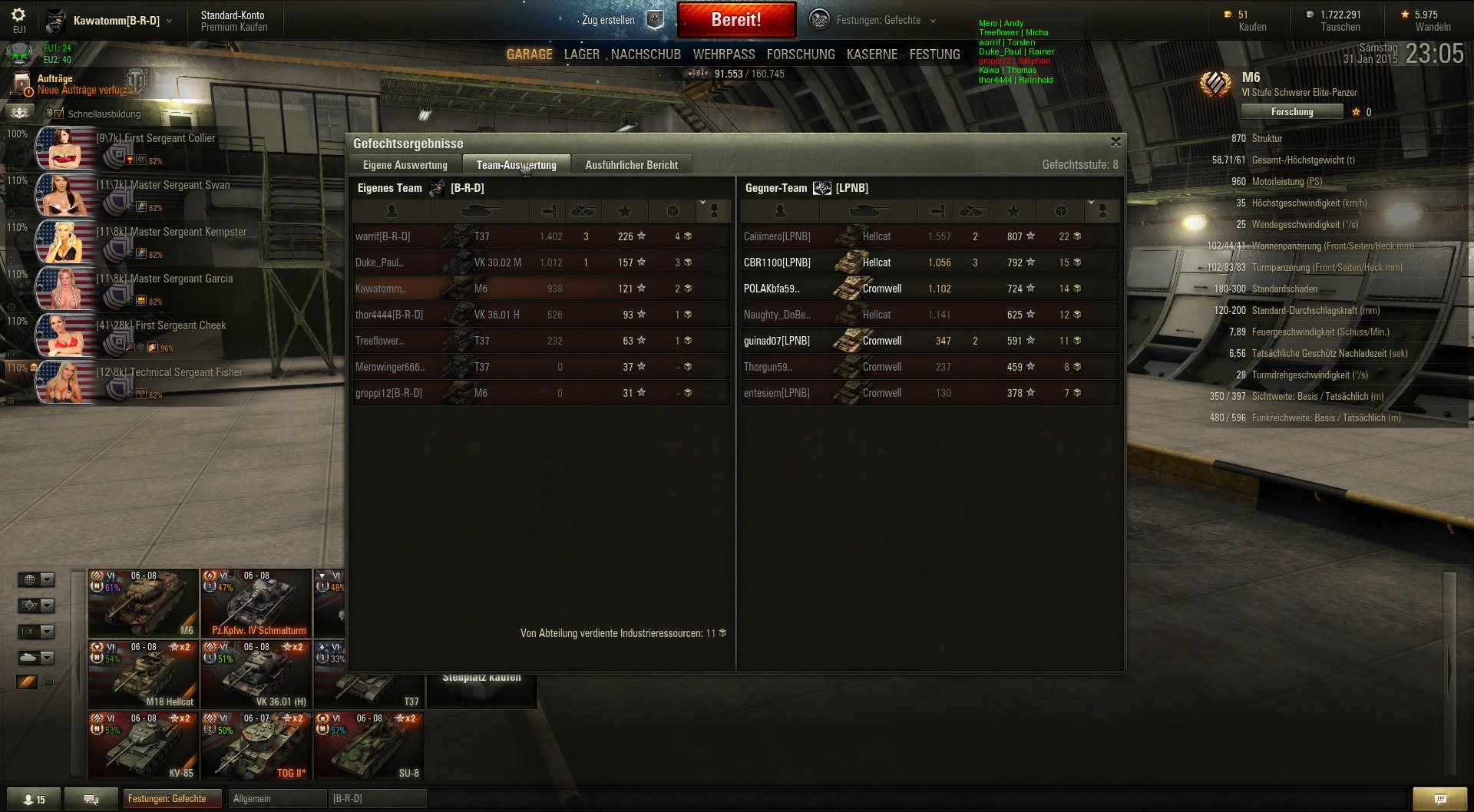Switch to the Eigene Auswertung tab
Viewport: 1474px width, 812px height.
405,165
